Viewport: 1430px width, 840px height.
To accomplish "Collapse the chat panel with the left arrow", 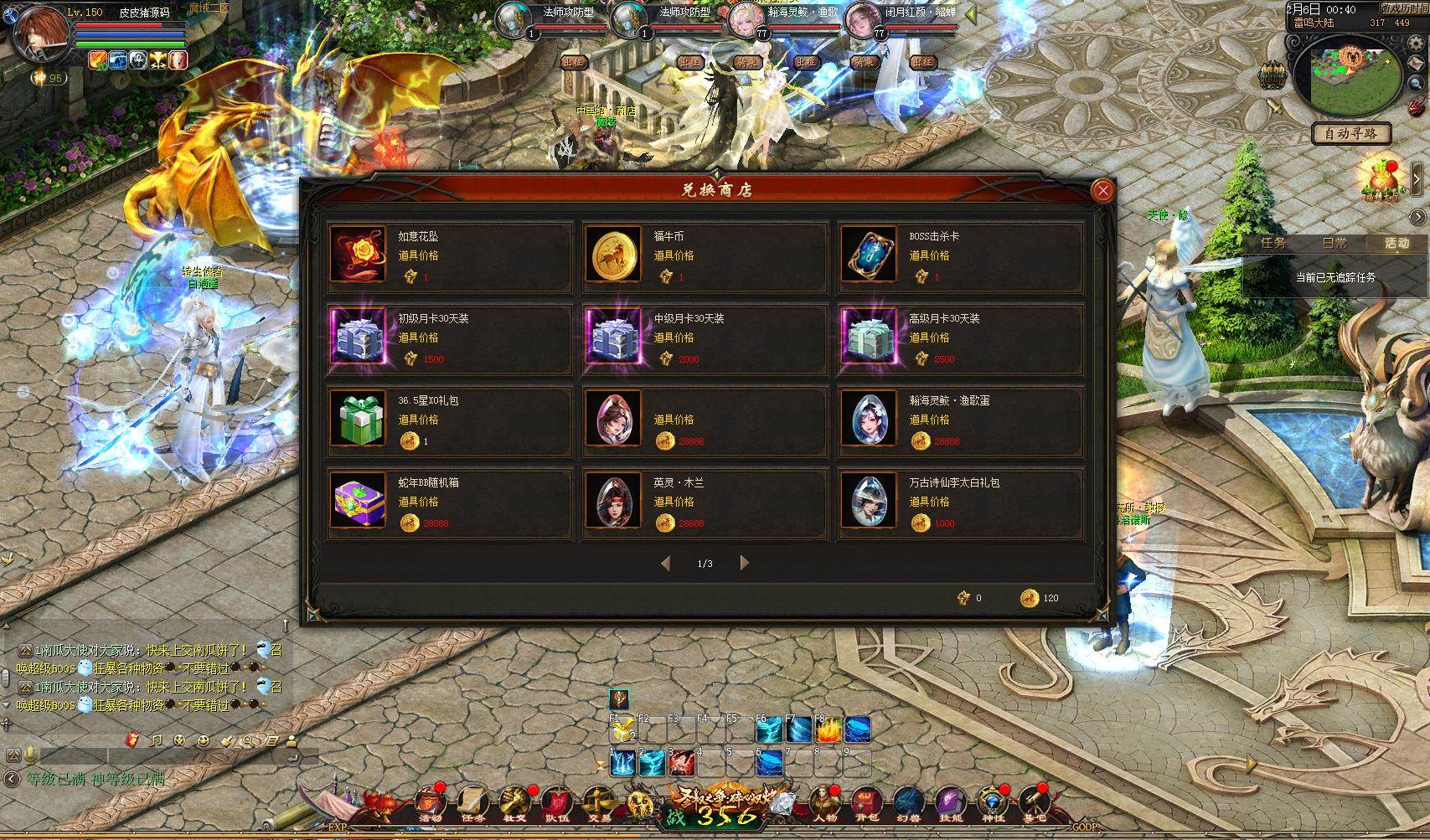I will (12, 778).
